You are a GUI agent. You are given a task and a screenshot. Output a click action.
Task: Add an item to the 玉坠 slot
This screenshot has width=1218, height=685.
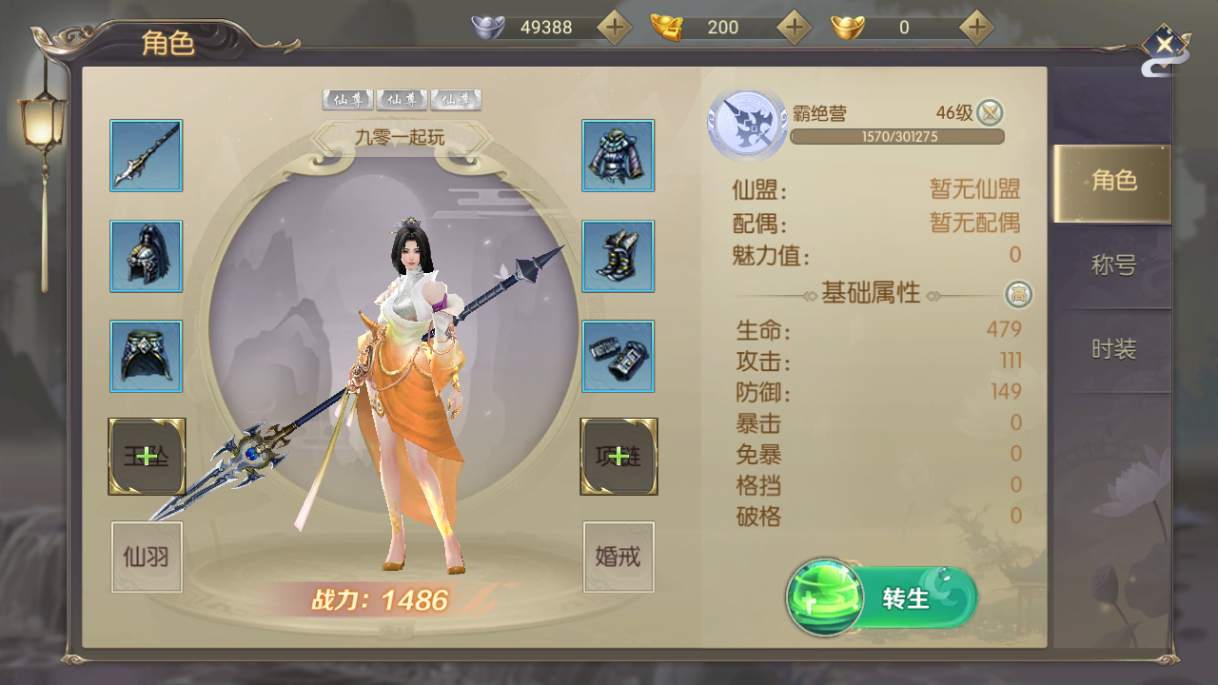point(146,456)
